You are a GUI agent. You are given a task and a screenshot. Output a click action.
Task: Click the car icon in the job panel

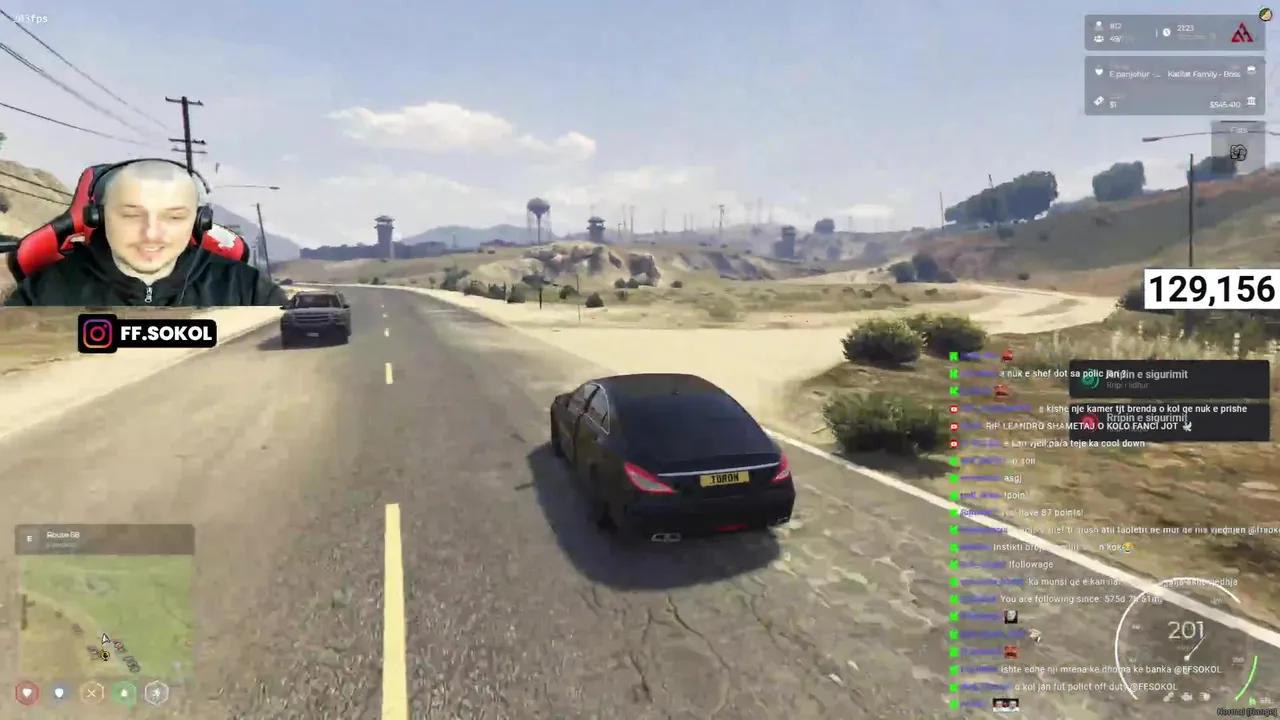1251,70
